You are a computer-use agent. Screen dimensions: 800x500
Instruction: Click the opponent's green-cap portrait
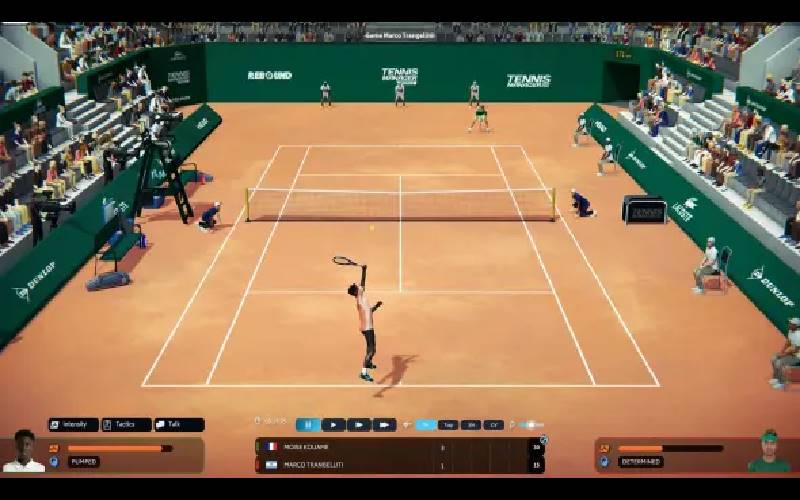coord(768,451)
